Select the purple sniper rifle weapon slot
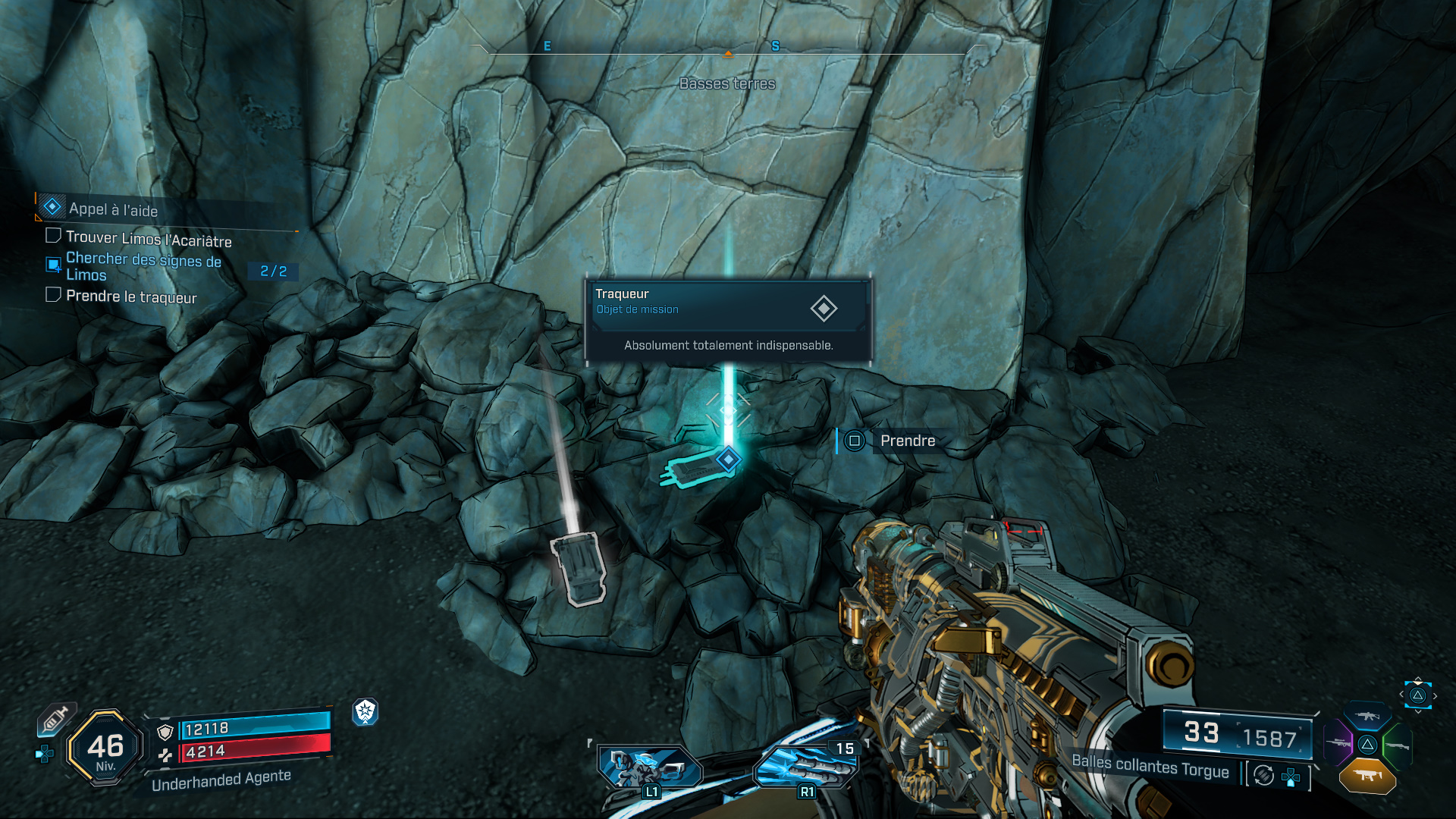1456x819 pixels. [x=1338, y=742]
